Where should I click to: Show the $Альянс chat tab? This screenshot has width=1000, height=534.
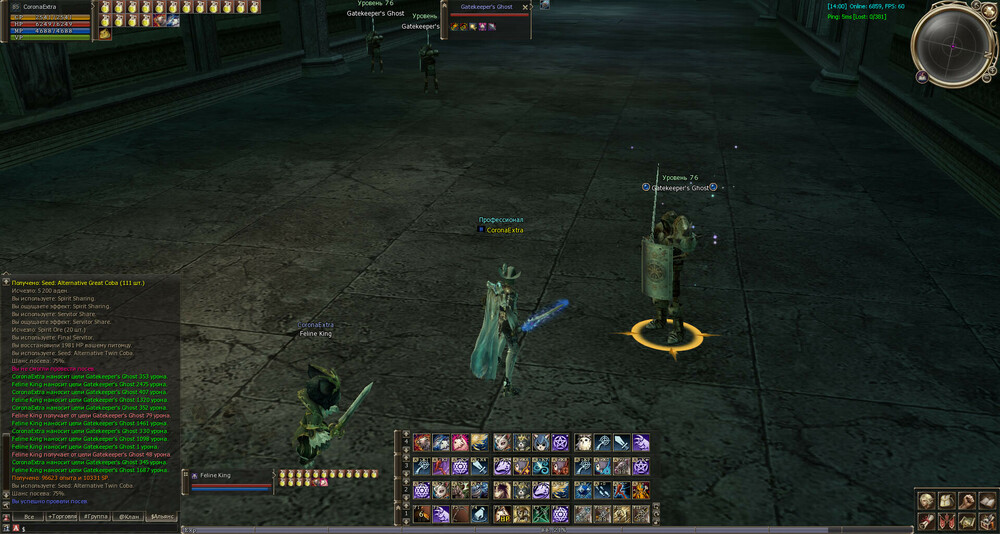click(x=162, y=516)
